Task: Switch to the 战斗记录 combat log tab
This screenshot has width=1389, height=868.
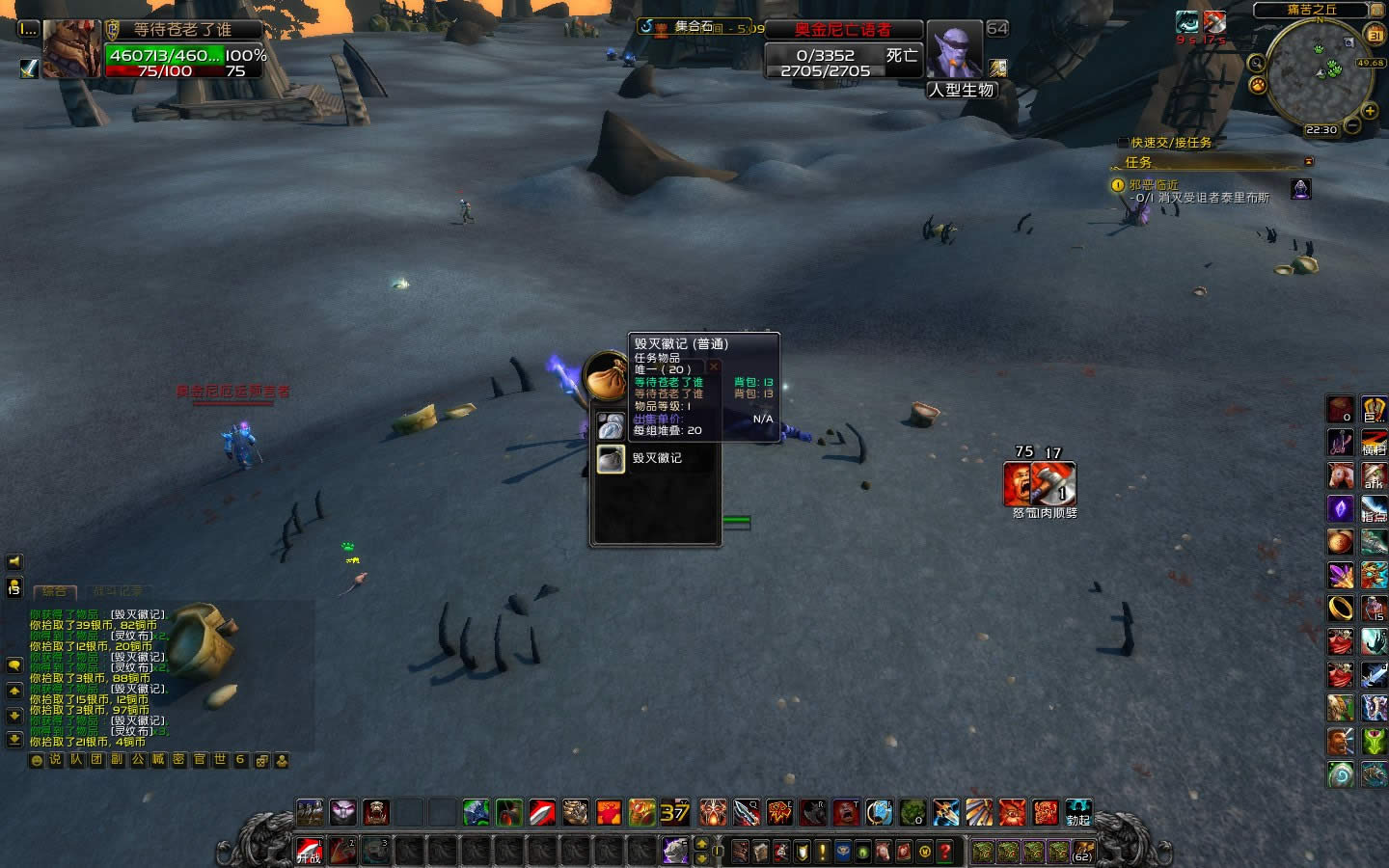Action: (x=118, y=591)
